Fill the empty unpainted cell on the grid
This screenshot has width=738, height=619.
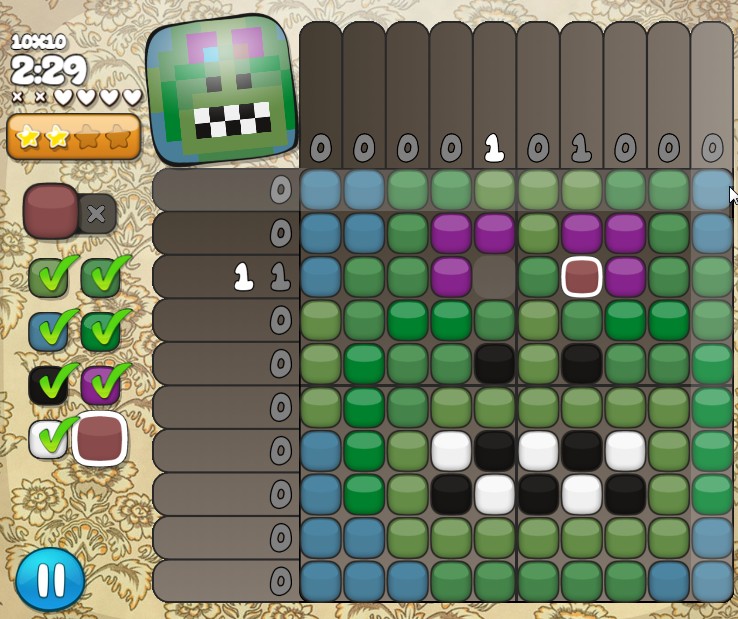click(495, 277)
